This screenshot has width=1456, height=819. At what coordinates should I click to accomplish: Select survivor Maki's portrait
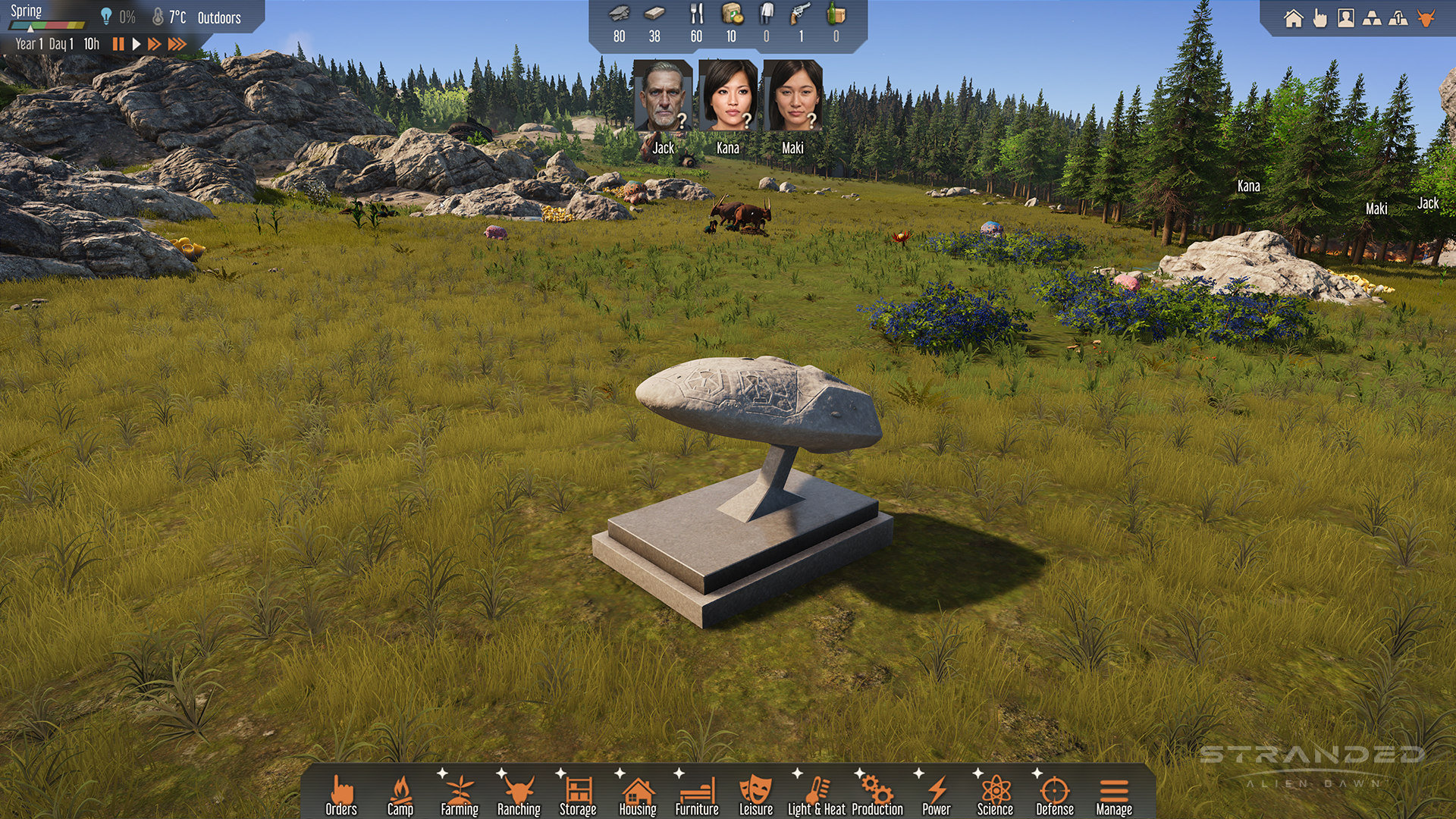pyautogui.click(x=792, y=96)
